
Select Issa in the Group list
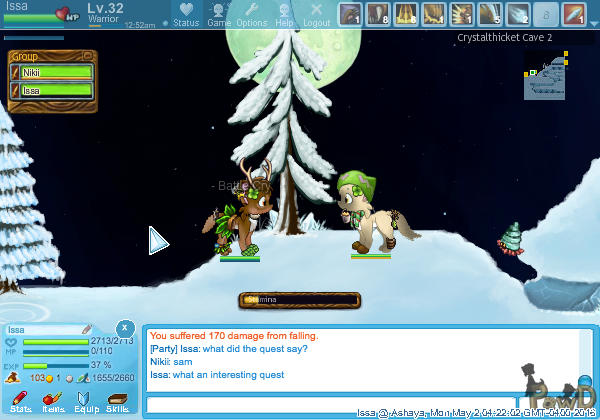click(x=57, y=90)
